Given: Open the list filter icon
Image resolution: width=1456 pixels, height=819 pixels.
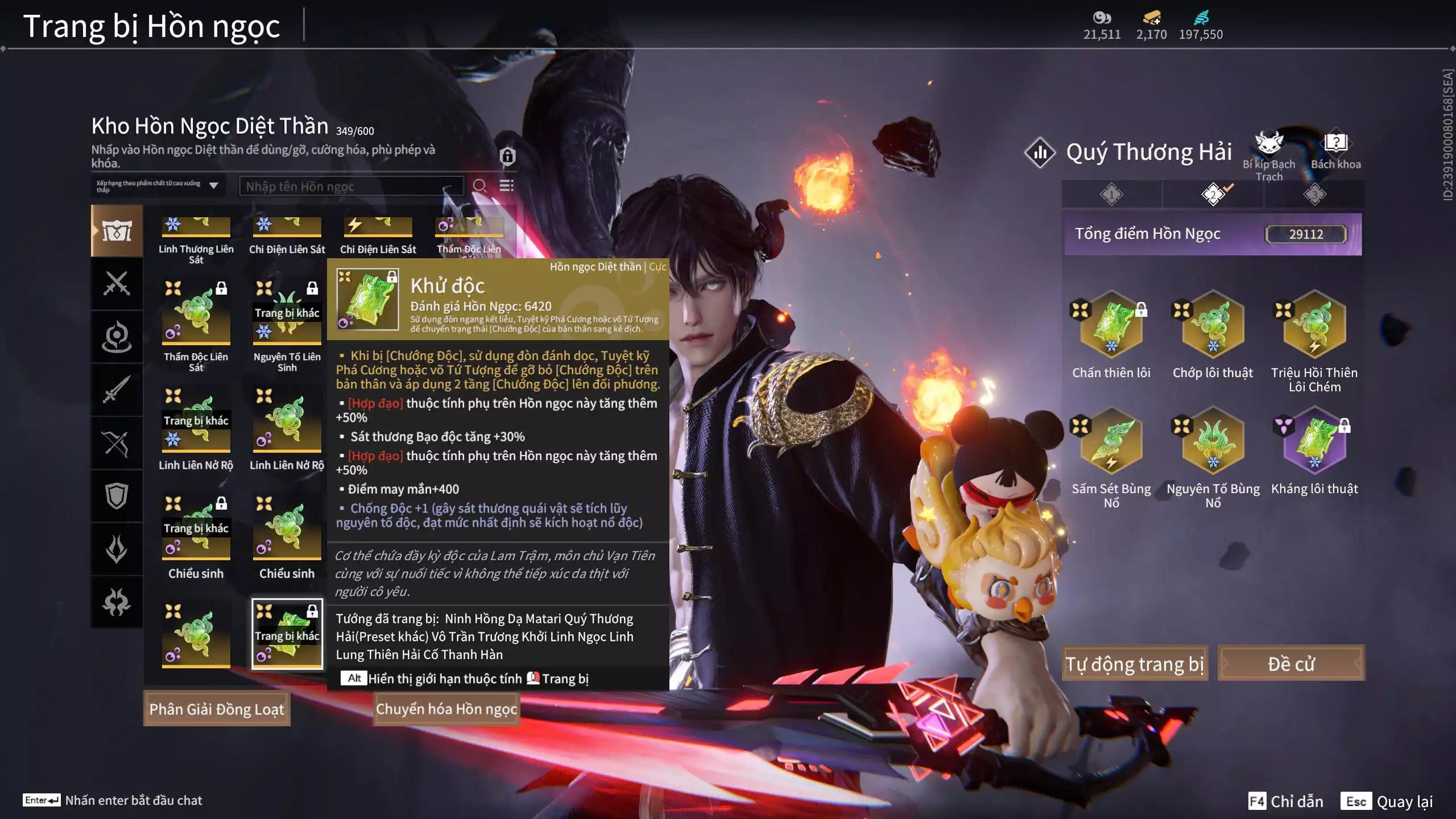Looking at the screenshot, I should click(506, 186).
